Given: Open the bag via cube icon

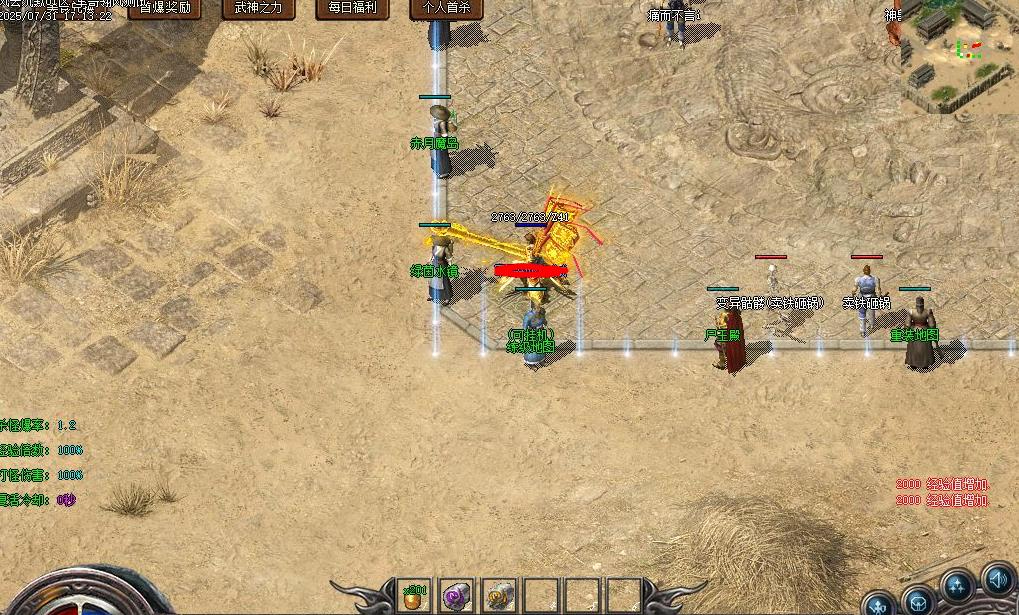Looking at the screenshot, I should [x=917, y=603].
